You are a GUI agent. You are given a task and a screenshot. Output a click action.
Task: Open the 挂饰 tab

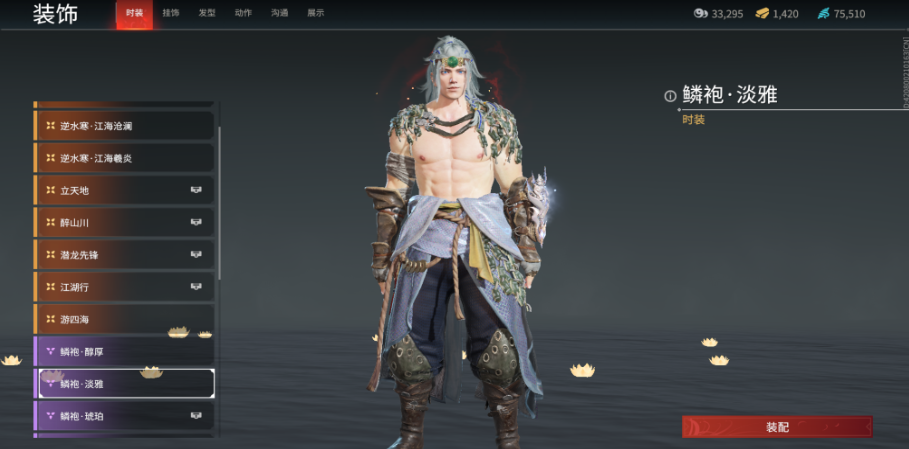[x=171, y=13]
